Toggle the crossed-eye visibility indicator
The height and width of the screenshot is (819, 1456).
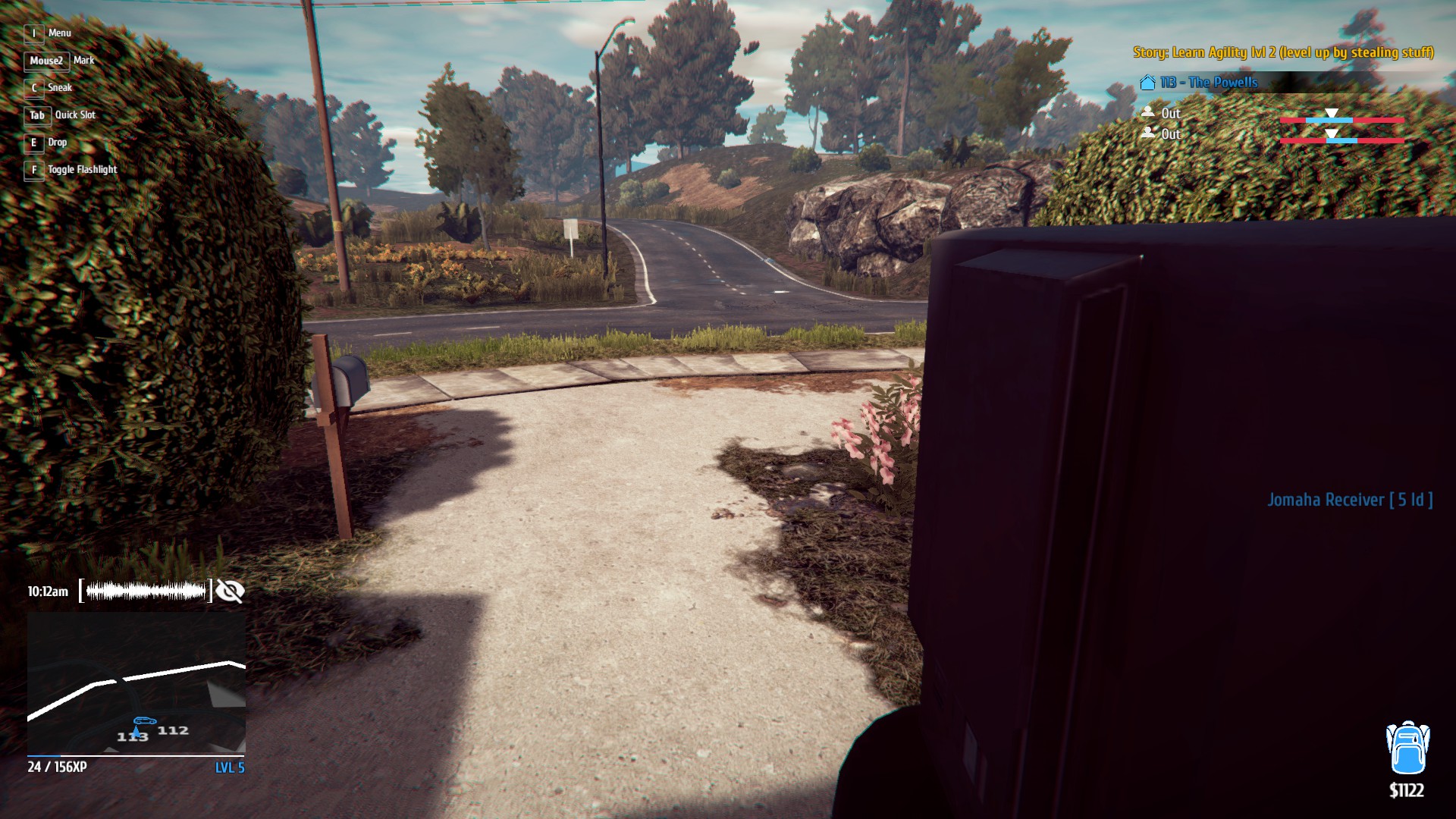231,591
